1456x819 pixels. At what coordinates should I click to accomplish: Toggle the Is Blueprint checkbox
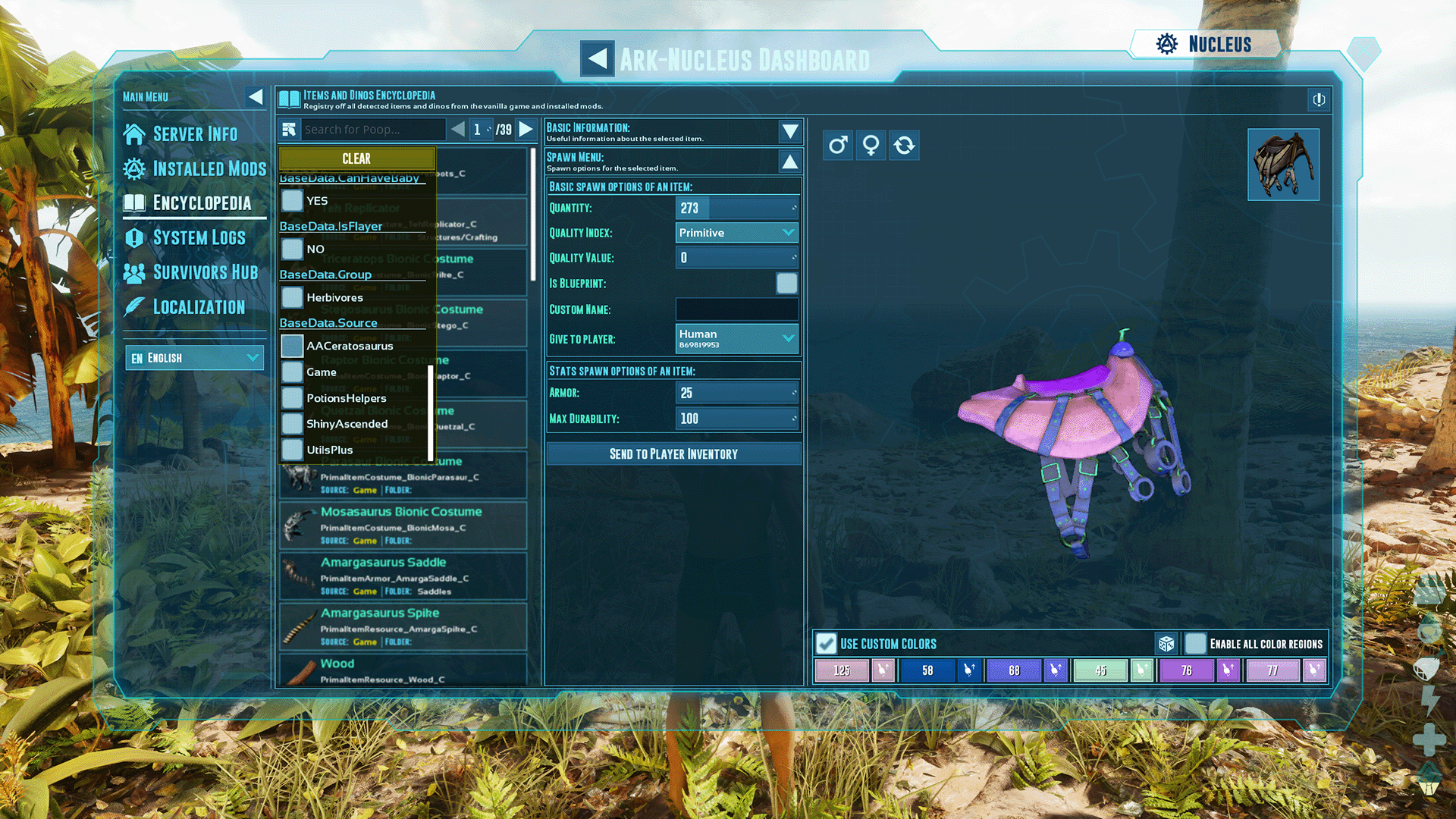coord(786,283)
